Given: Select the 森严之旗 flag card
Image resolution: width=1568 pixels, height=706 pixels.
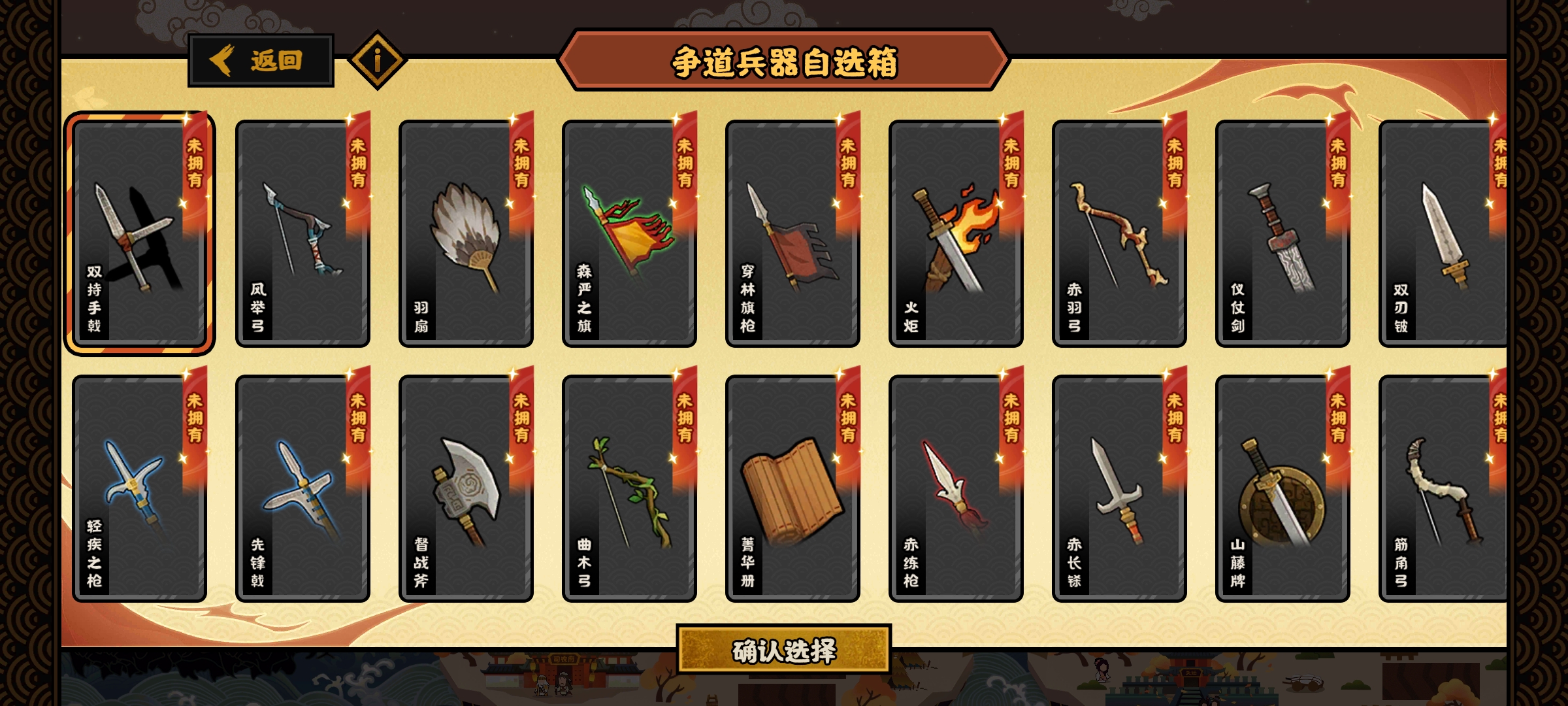Looking at the screenshot, I should 629,233.
